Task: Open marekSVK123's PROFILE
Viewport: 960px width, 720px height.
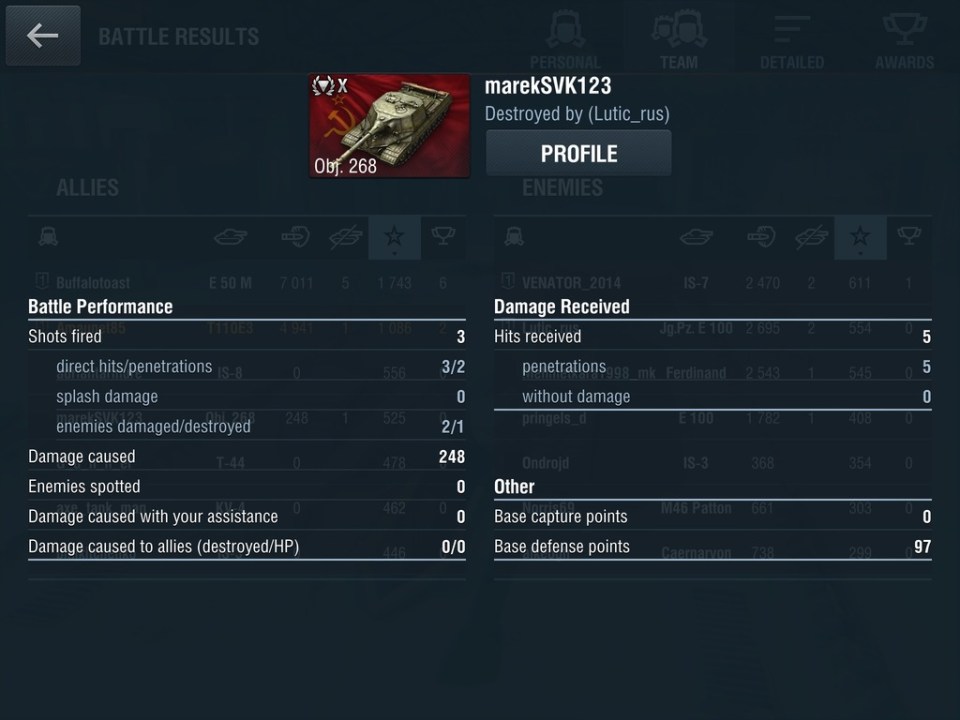Action: coord(578,154)
